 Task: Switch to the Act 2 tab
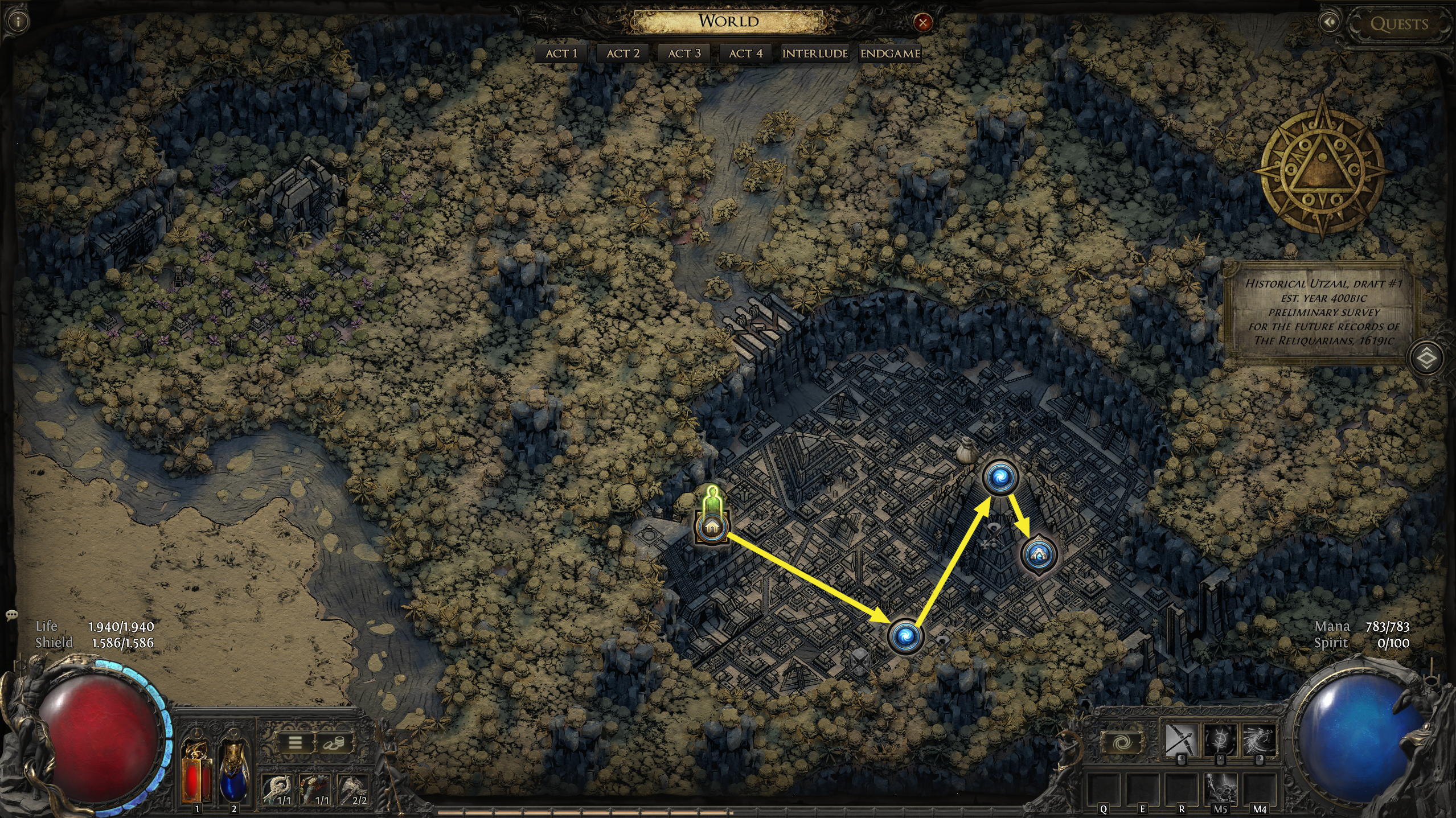pyautogui.click(x=623, y=54)
